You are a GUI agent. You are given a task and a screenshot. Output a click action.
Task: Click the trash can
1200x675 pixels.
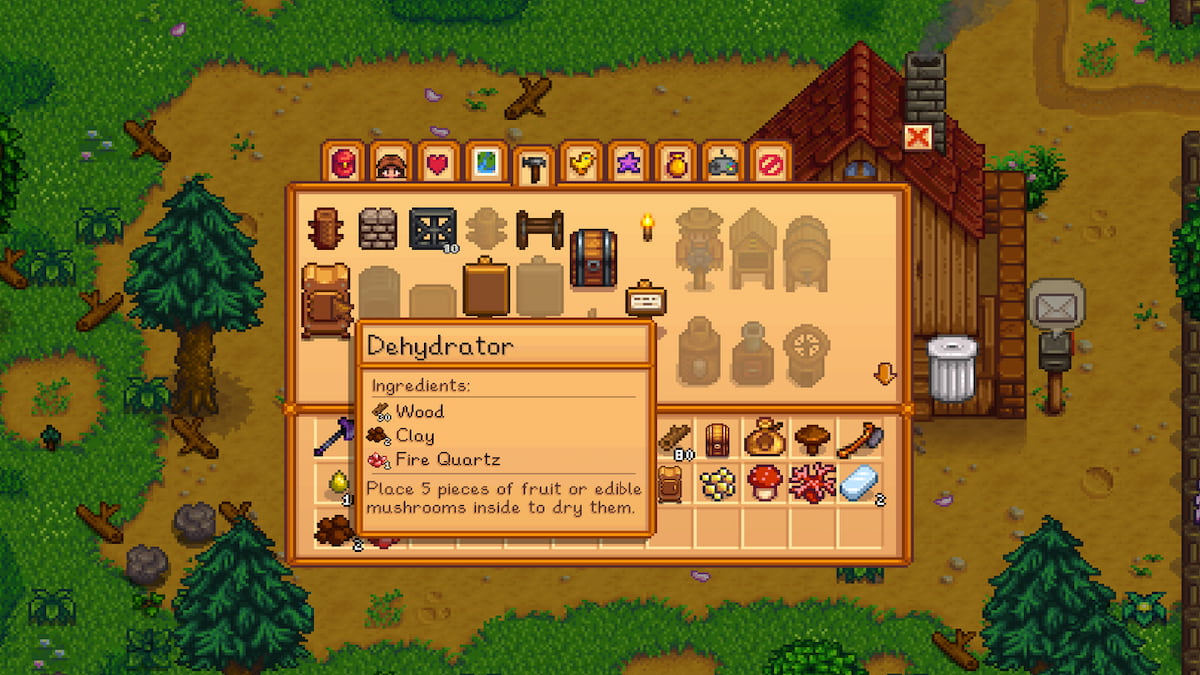[x=951, y=368]
